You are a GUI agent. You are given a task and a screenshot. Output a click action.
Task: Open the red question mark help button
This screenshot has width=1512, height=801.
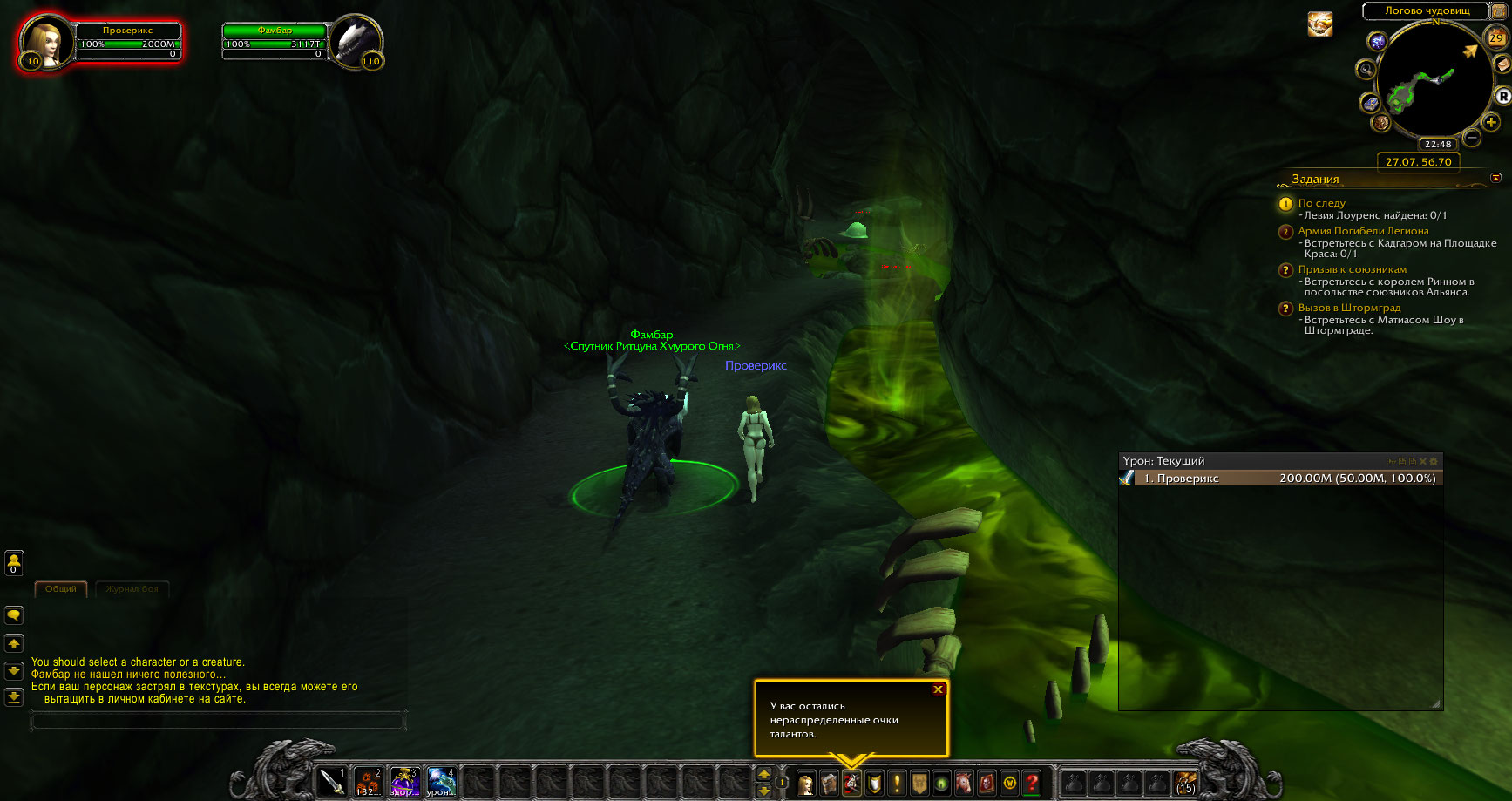tap(1032, 783)
